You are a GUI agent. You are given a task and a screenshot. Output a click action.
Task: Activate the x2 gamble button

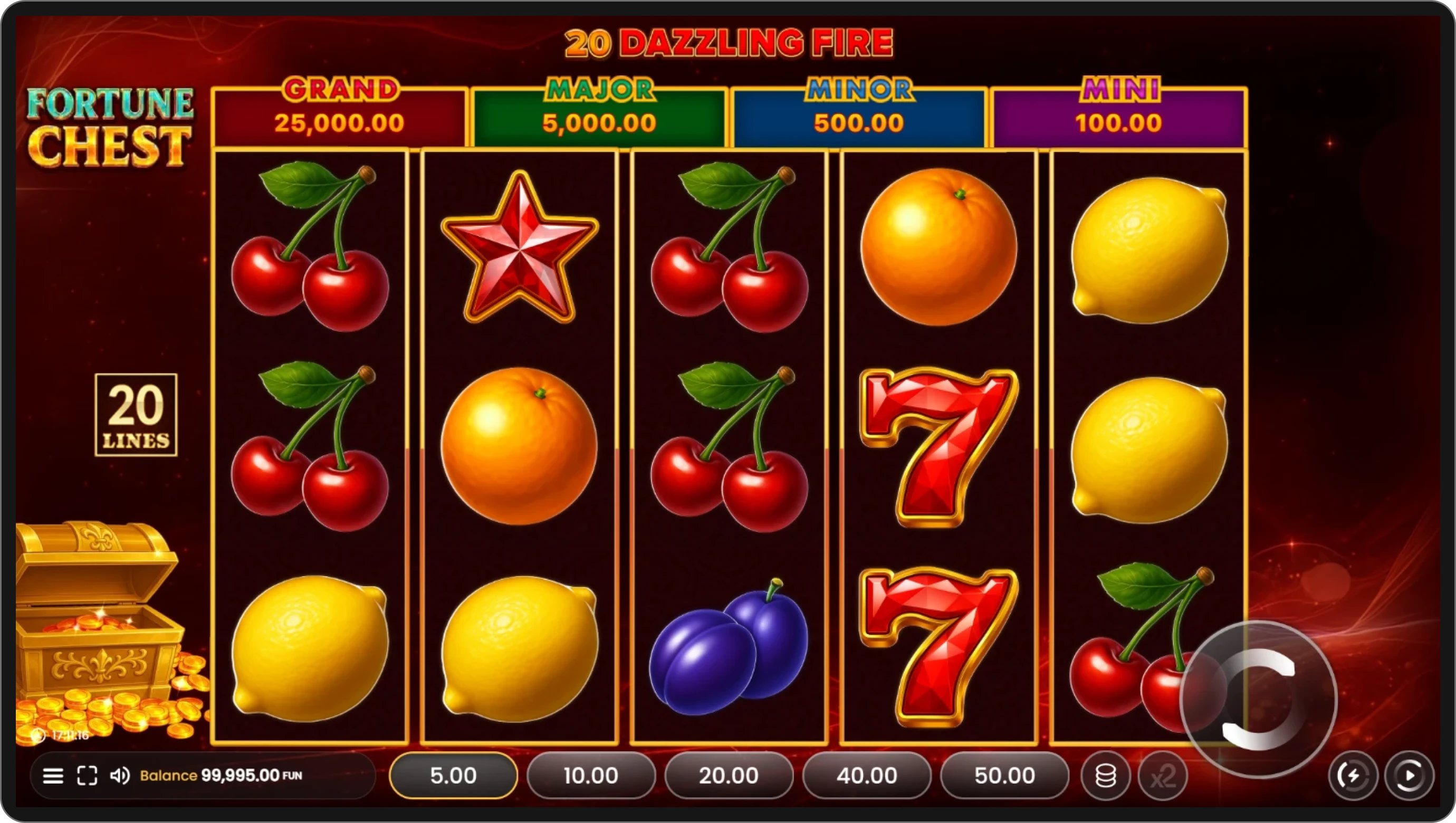coord(1163,776)
